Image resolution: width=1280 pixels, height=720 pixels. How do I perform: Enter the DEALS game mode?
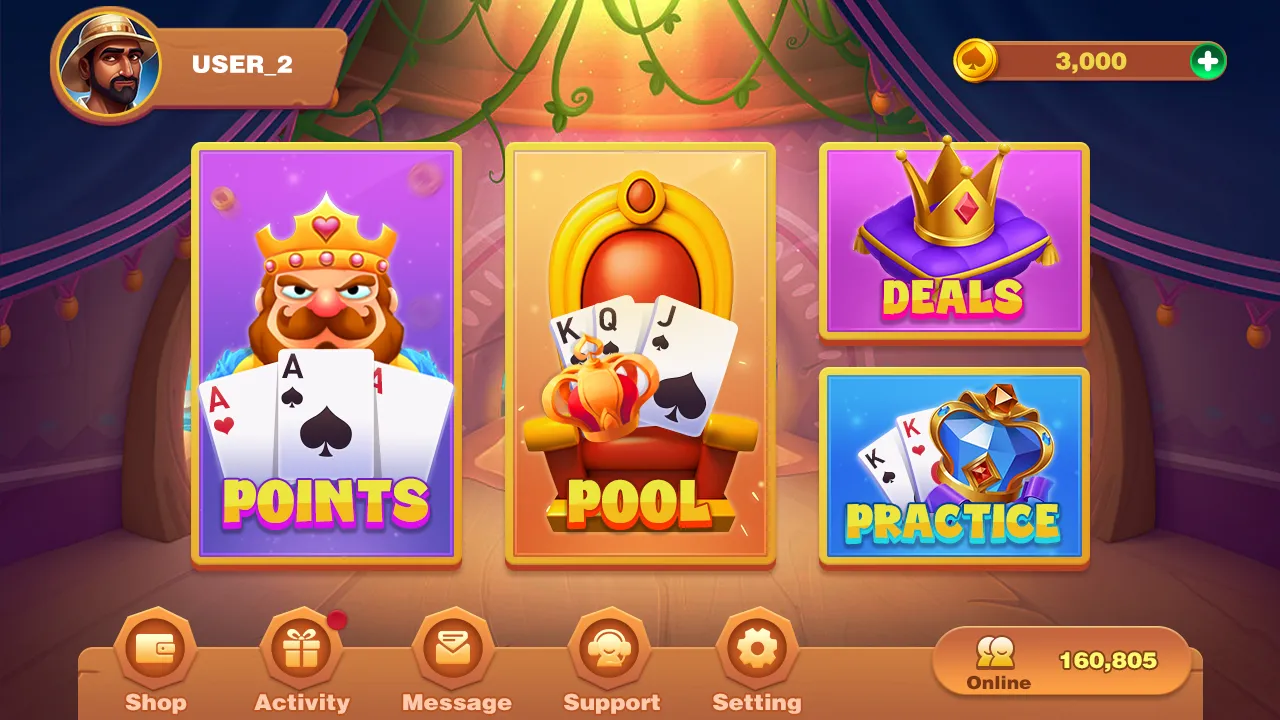[x=953, y=240]
